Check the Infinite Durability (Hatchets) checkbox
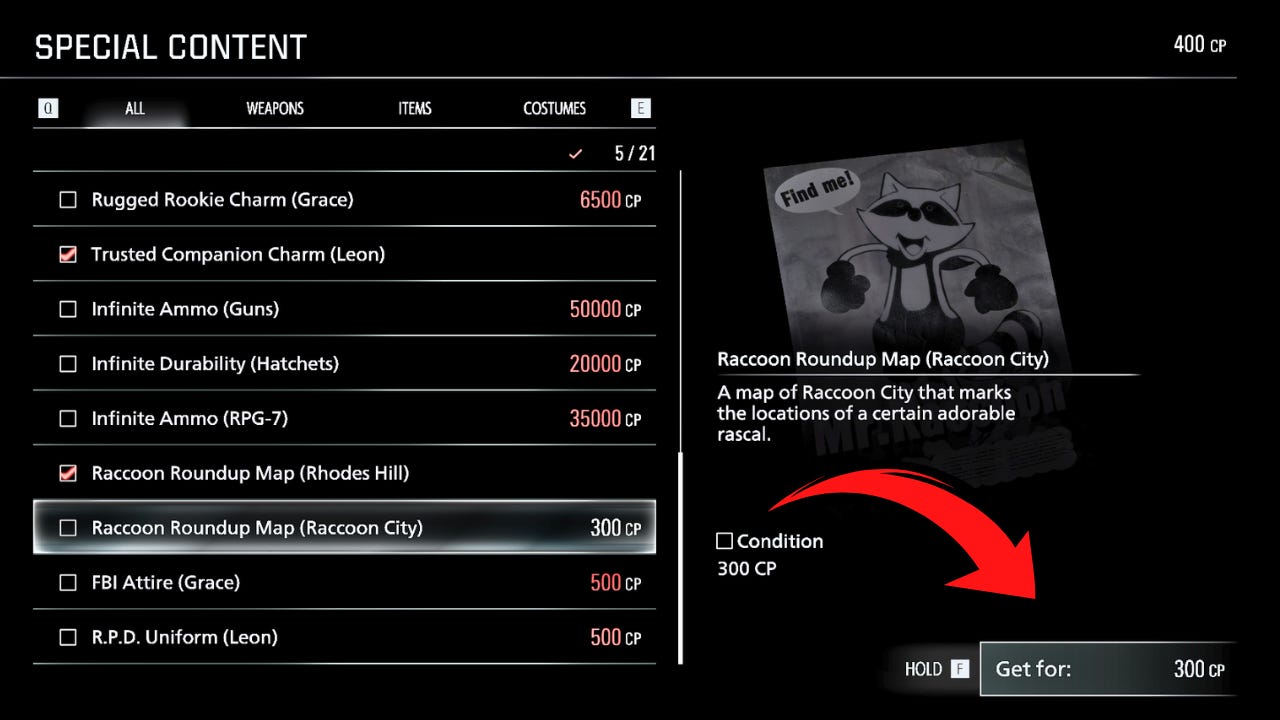Viewport: 1280px width, 720px height. pos(67,363)
